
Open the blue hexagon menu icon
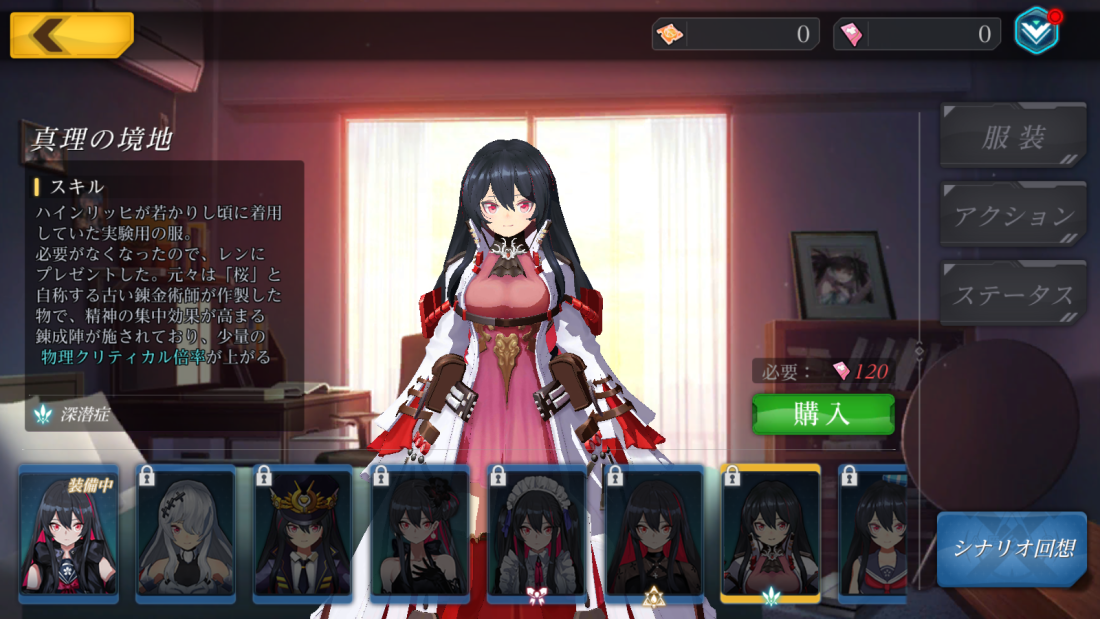pyautogui.click(x=1036, y=31)
